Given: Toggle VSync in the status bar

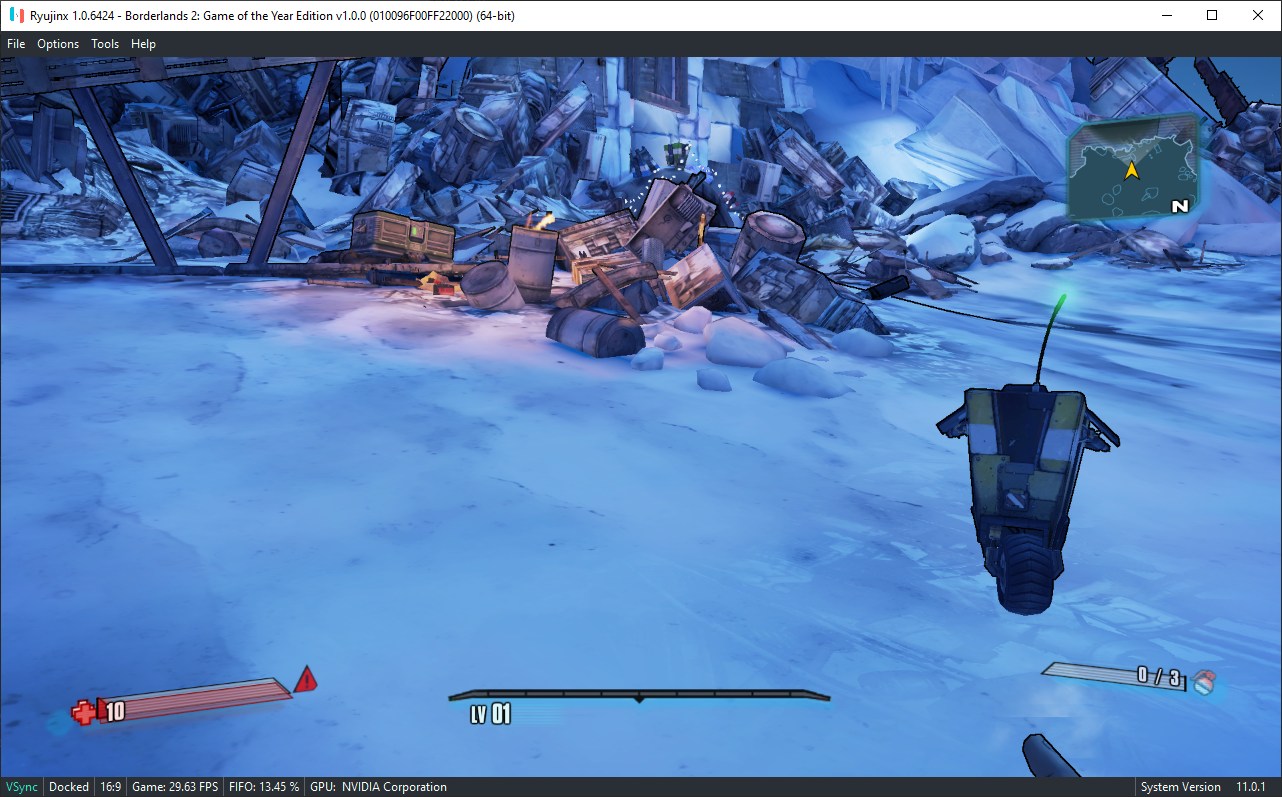Looking at the screenshot, I should (21, 786).
